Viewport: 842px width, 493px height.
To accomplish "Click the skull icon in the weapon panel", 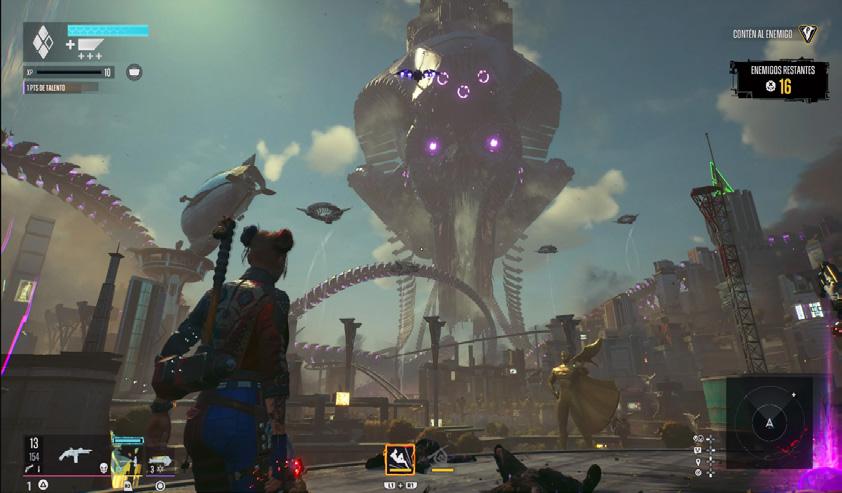I will [104, 468].
